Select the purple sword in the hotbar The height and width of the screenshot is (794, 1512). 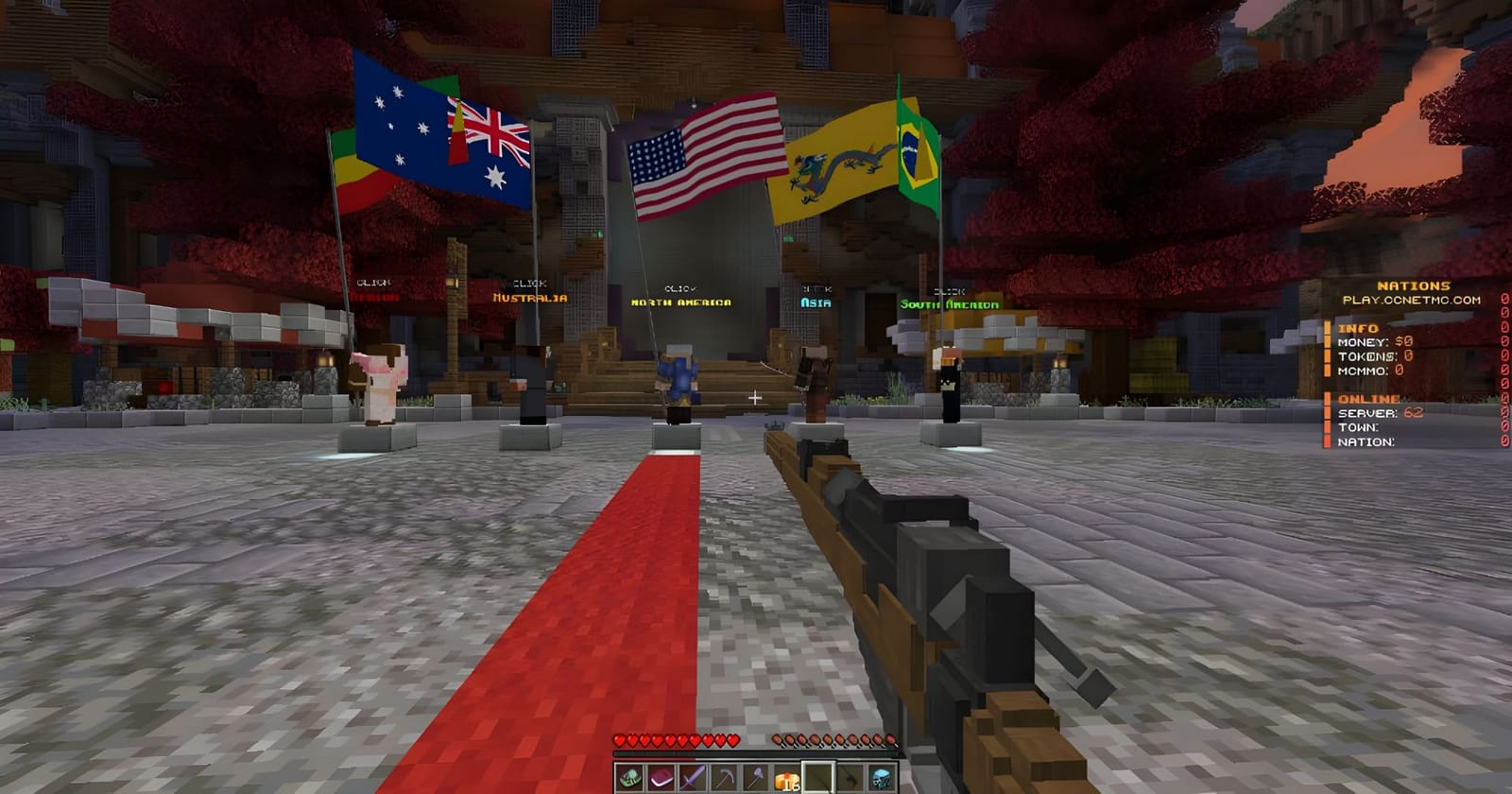point(693,777)
